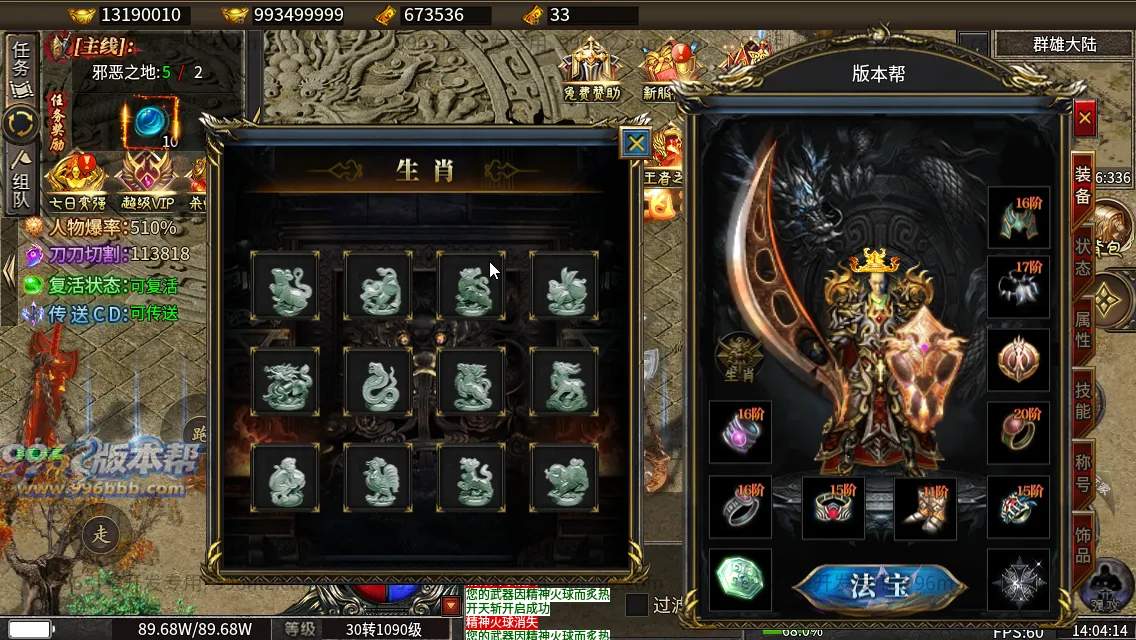Select the 11阶 boots equipment slot
Screen dimensions: 1136x640
click(x=925, y=507)
